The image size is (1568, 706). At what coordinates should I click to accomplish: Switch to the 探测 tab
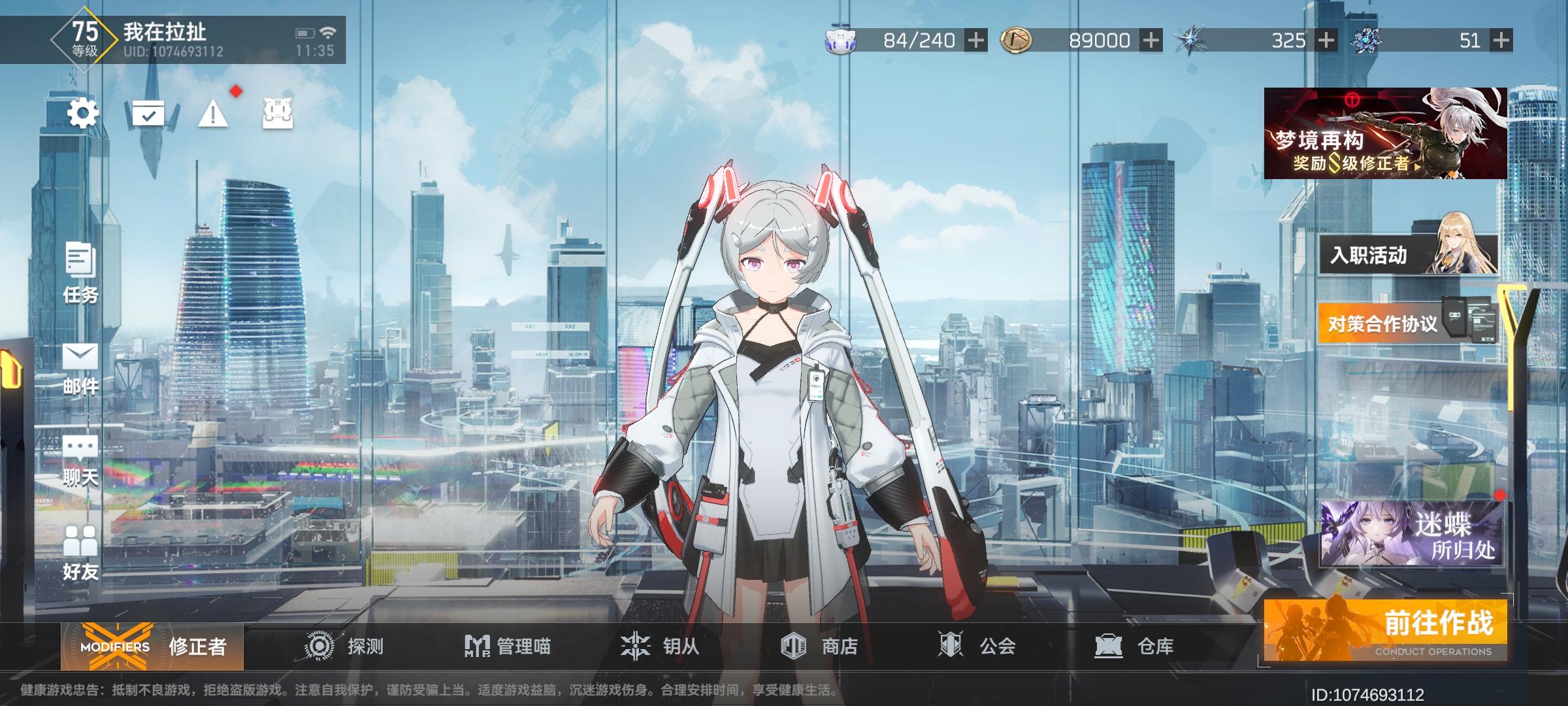pos(343,646)
